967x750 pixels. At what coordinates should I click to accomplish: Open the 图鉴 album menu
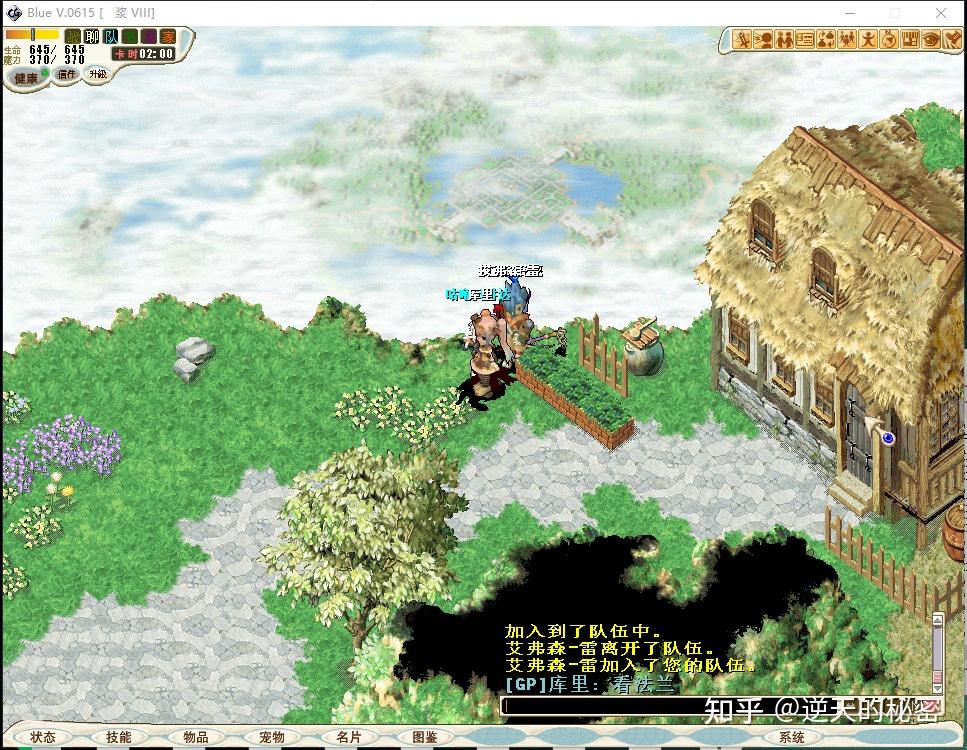pyautogui.click(x=424, y=737)
